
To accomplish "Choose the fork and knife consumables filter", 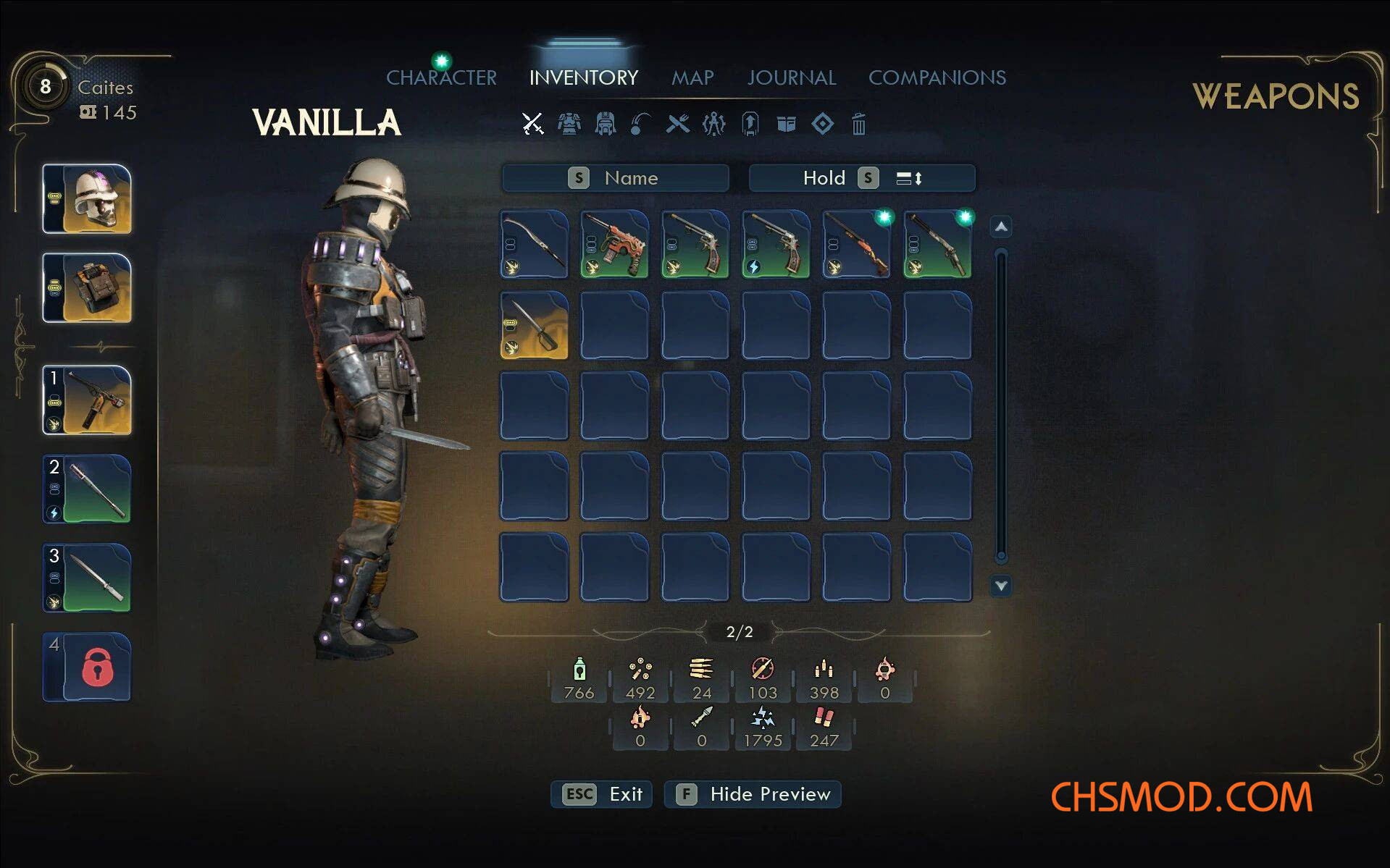I will [678, 124].
